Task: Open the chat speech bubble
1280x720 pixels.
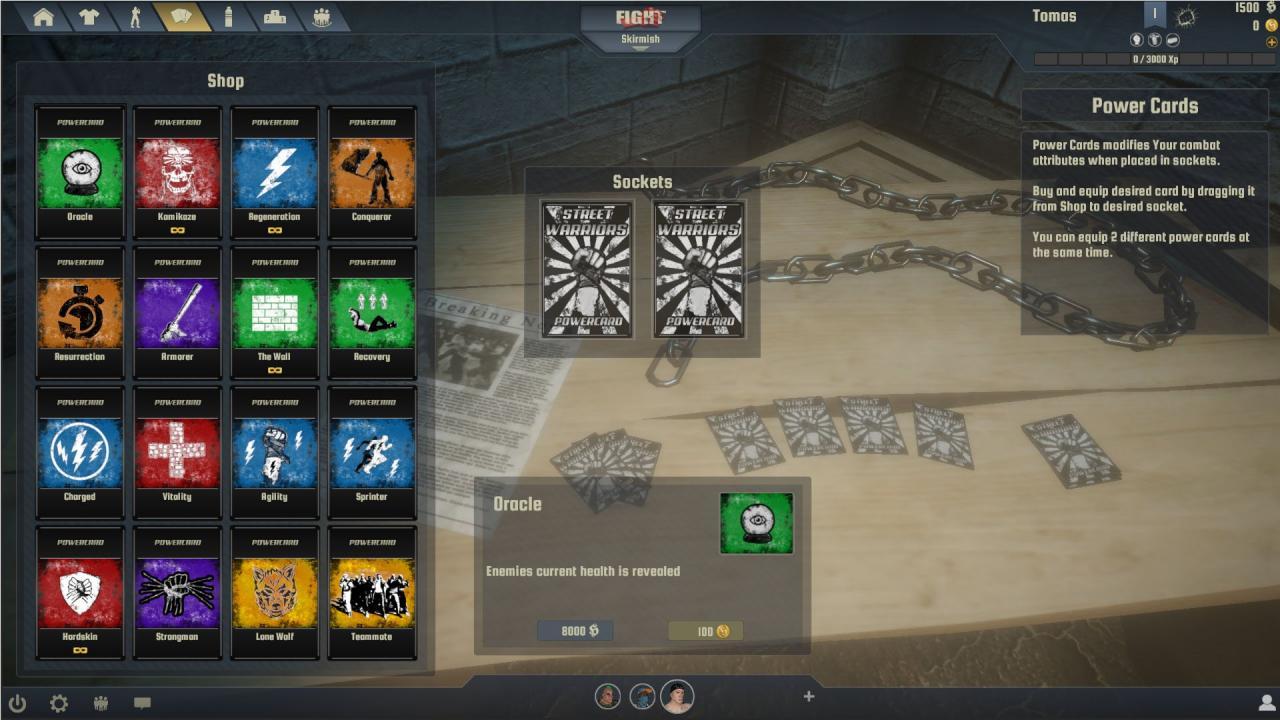Action: point(142,703)
